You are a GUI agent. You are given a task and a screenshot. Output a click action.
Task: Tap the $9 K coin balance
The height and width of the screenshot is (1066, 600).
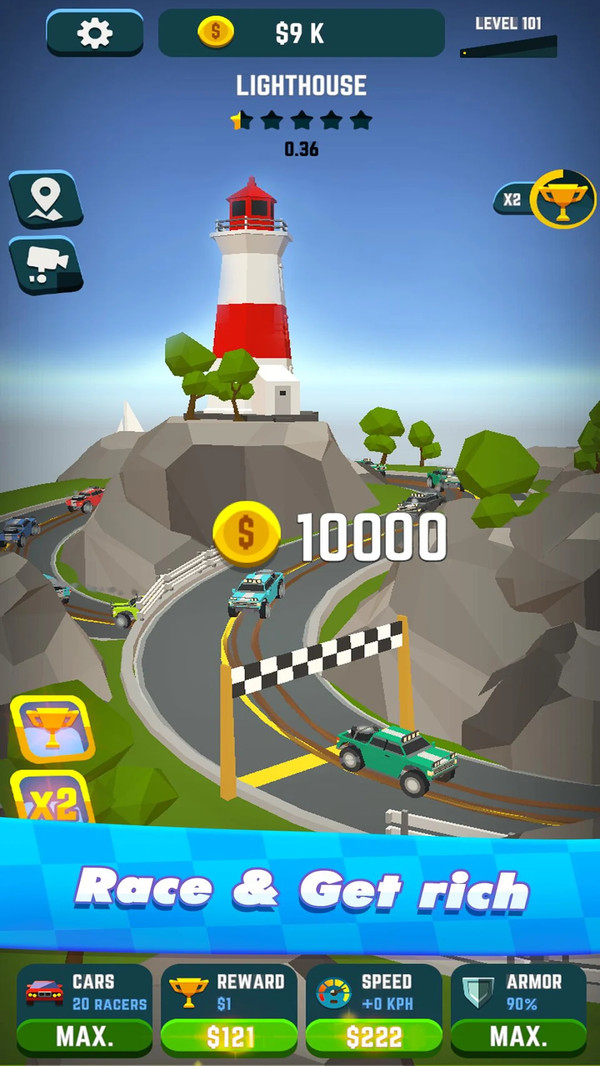tap(300, 33)
